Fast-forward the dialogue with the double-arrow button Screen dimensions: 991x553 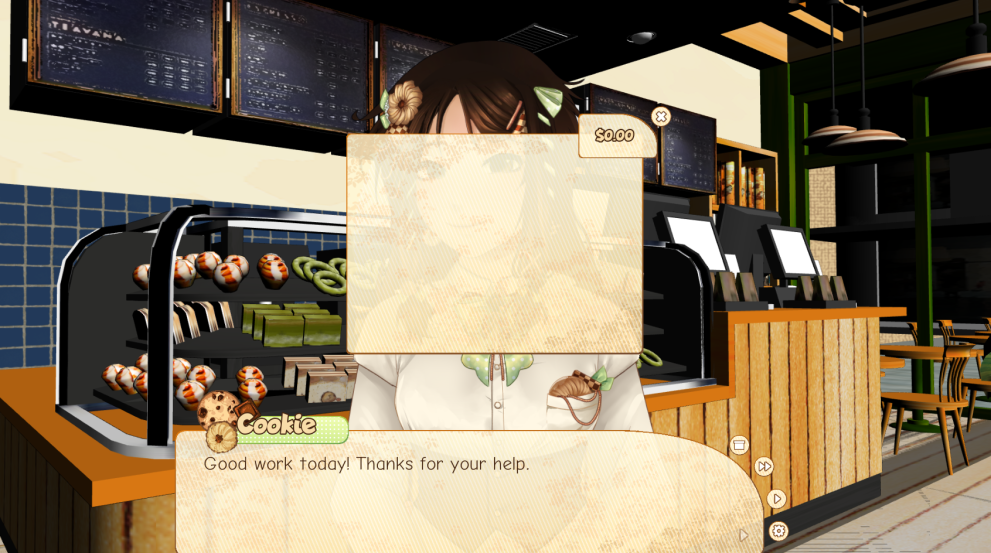[764, 467]
